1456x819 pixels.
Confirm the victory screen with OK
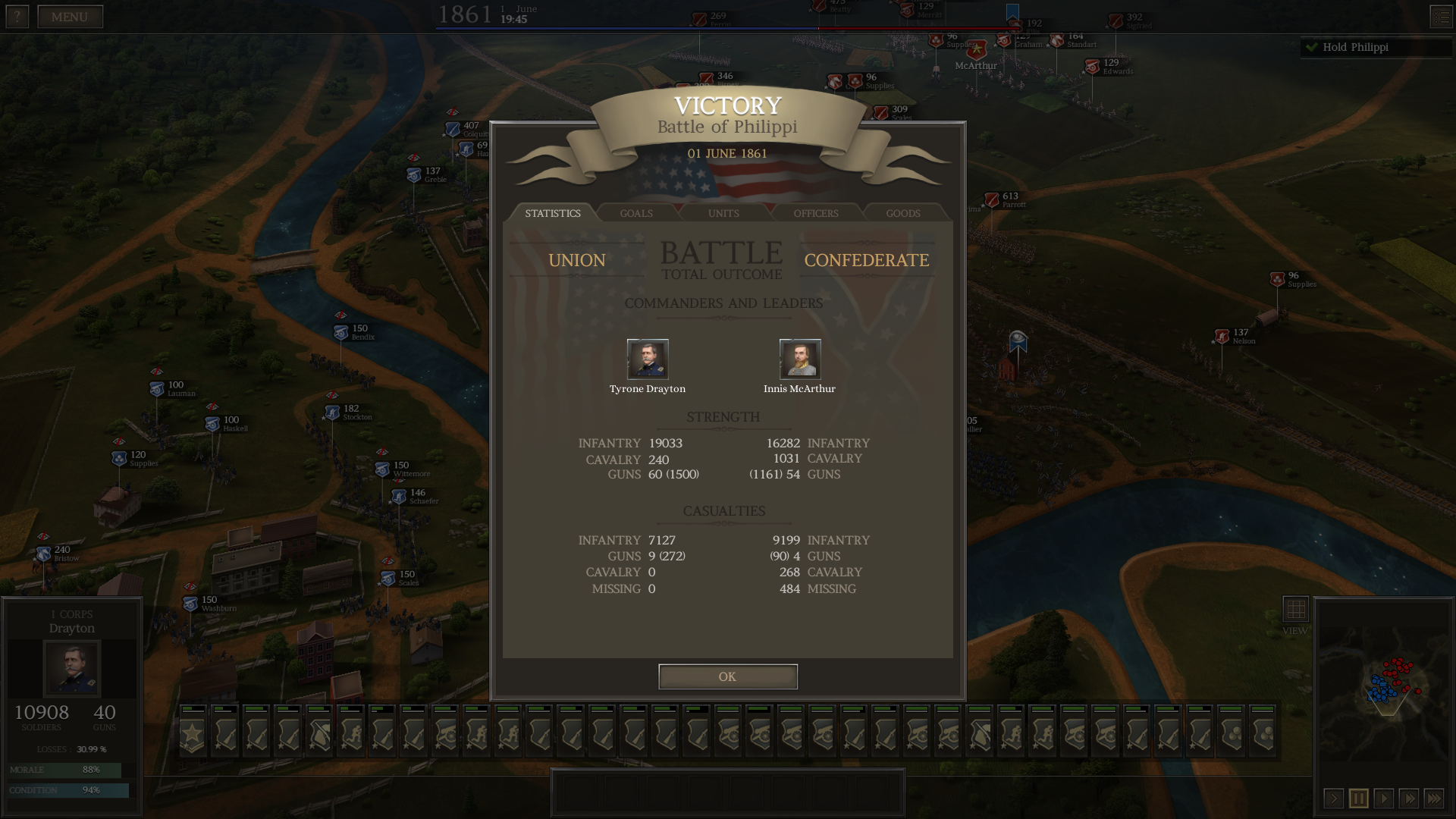(727, 676)
